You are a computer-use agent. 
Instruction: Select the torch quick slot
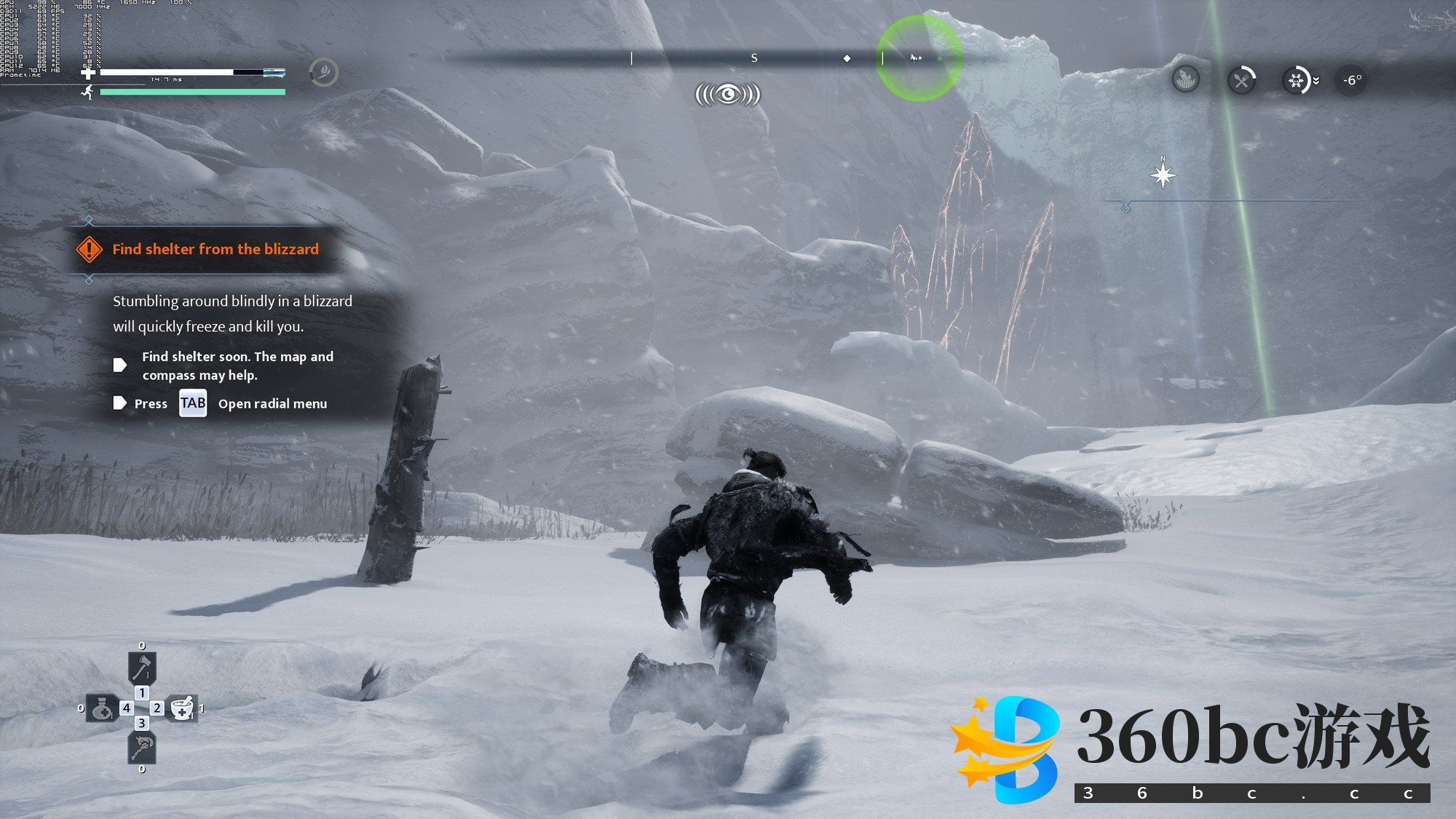[x=142, y=748]
